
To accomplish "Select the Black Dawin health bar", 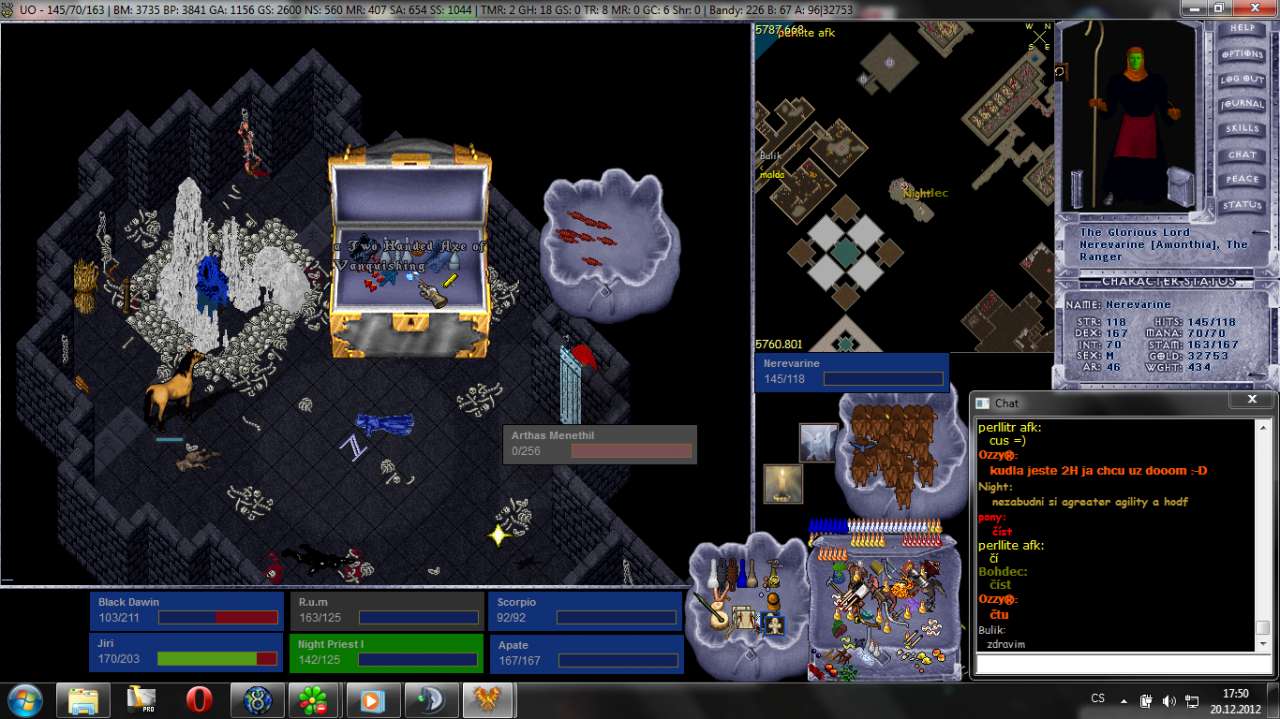I will click(187, 610).
